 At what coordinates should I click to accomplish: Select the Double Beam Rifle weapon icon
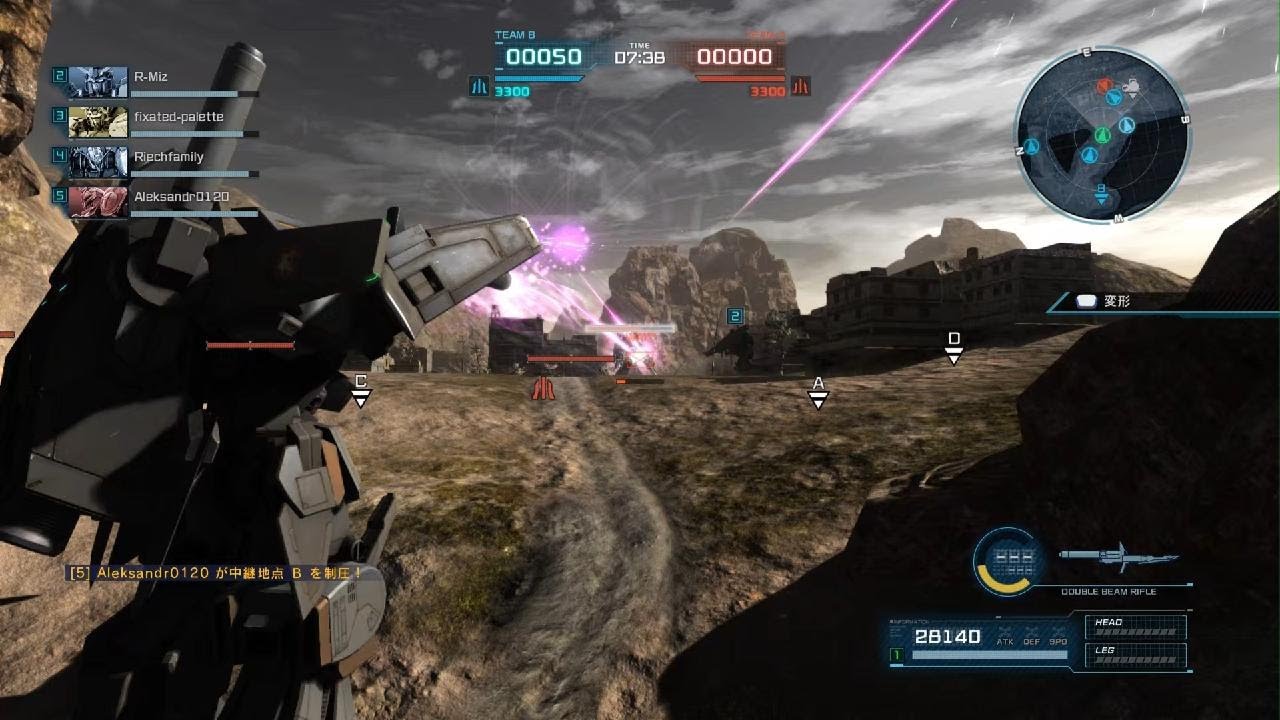point(1118,557)
